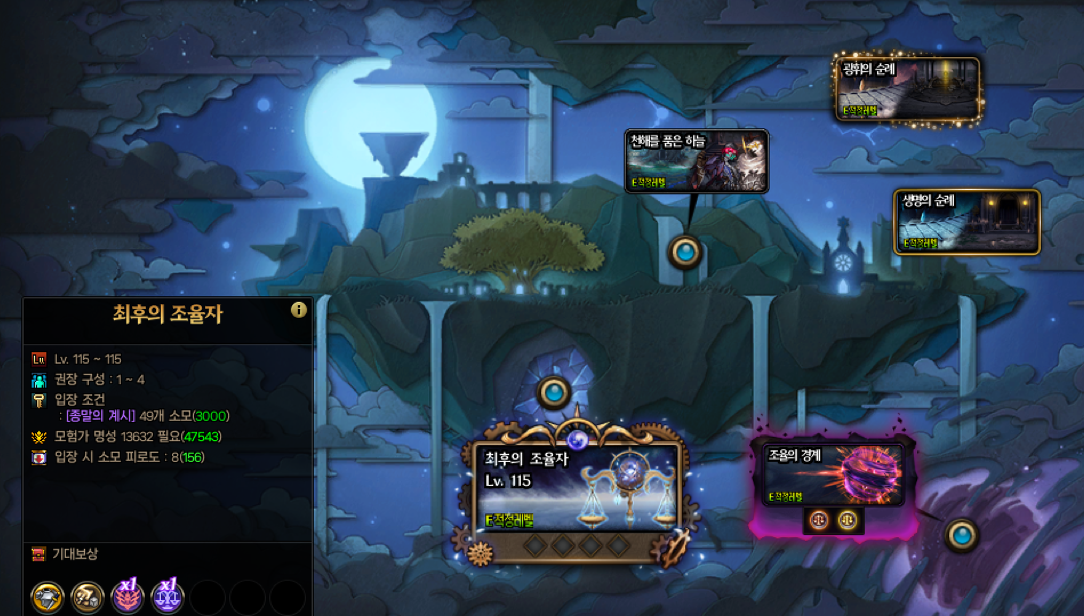View the purple scales x1 reward
This screenshot has width=1084, height=616.
(167, 597)
